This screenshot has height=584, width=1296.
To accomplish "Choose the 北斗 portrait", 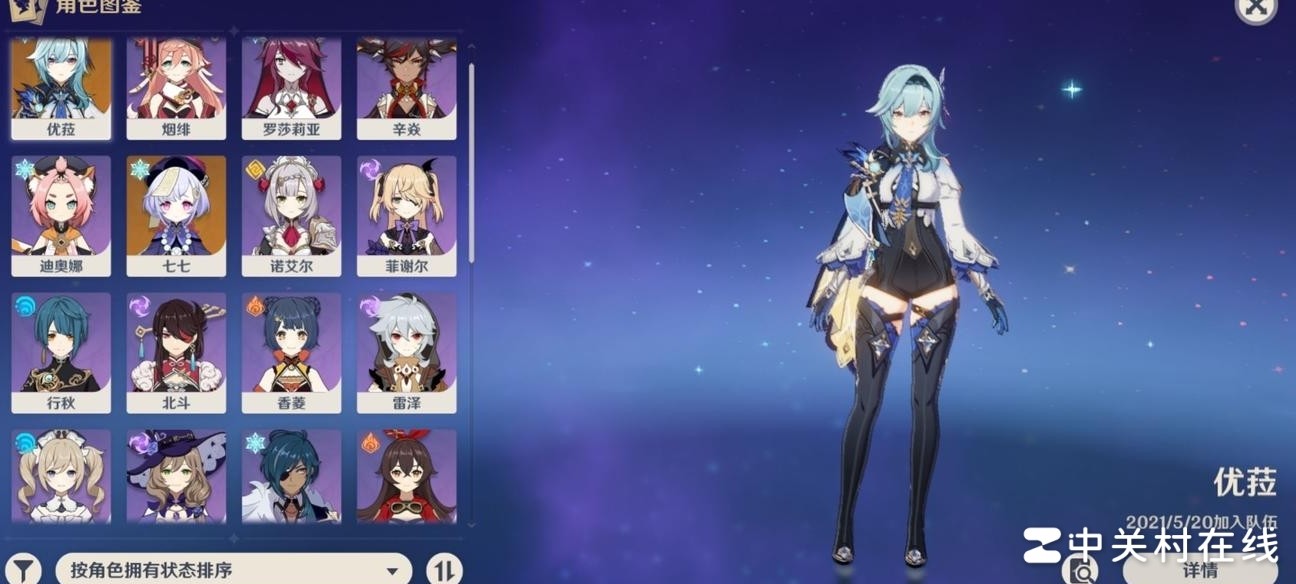I will coord(176,352).
